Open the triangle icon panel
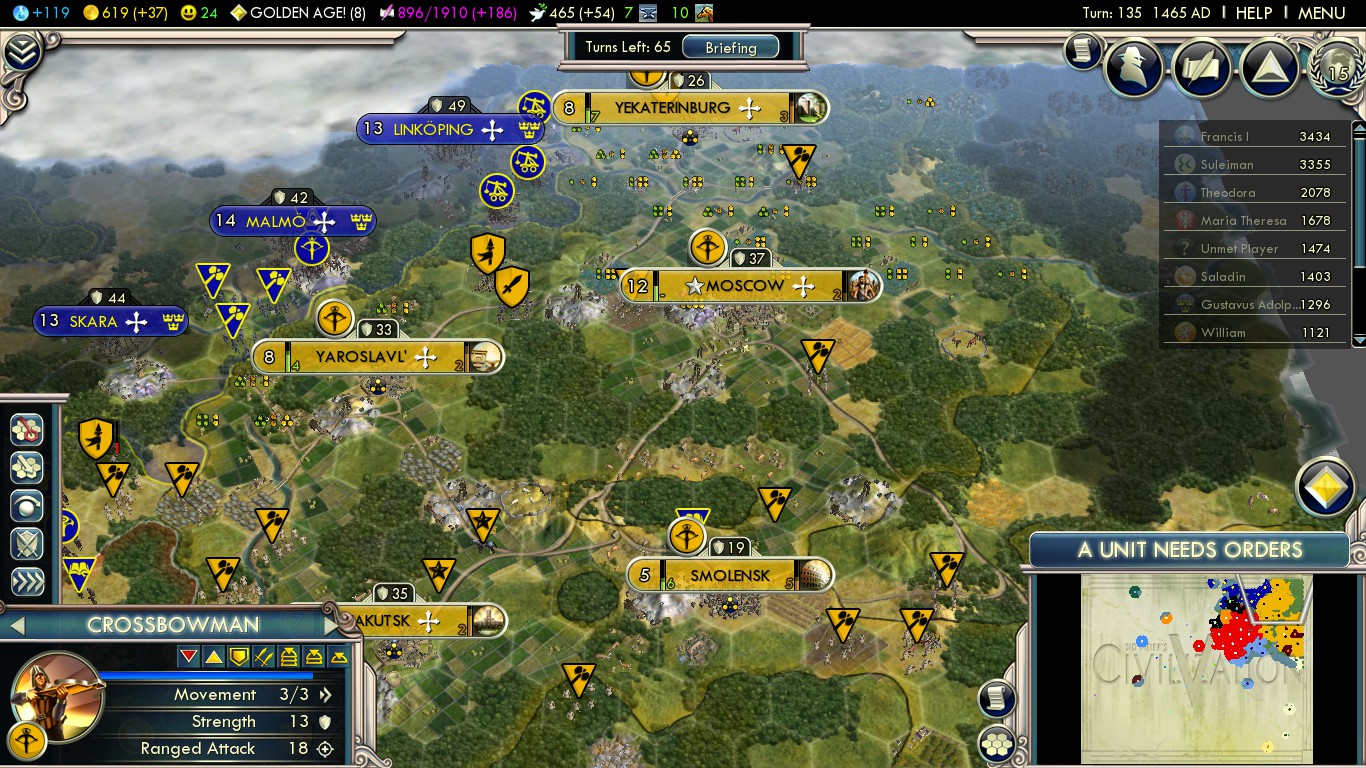Screen dimensions: 1366x768 (1268, 67)
